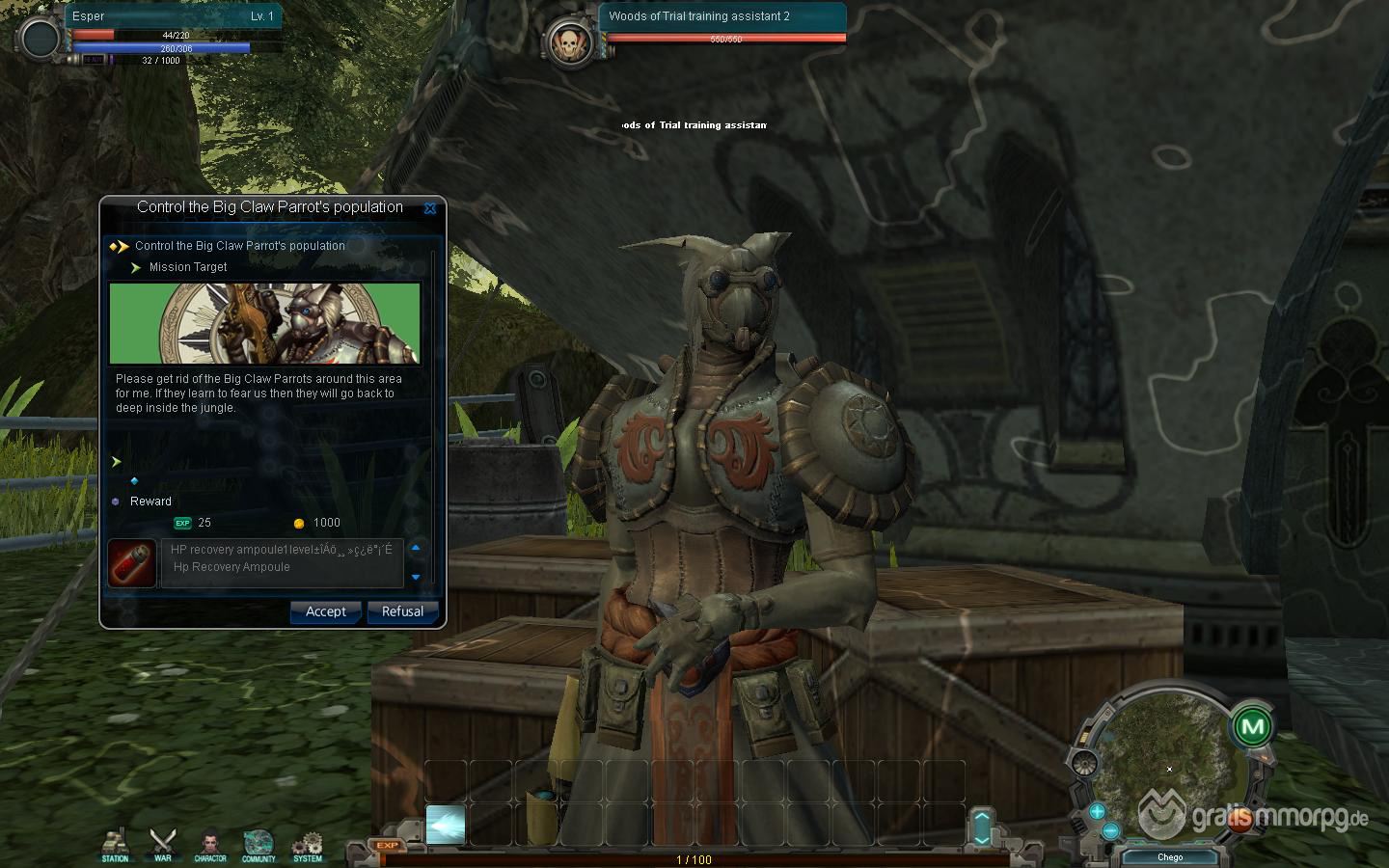Activate the blue energy blast skill
The width and height of the screenshot is (1389, 868).
point(446,825)
